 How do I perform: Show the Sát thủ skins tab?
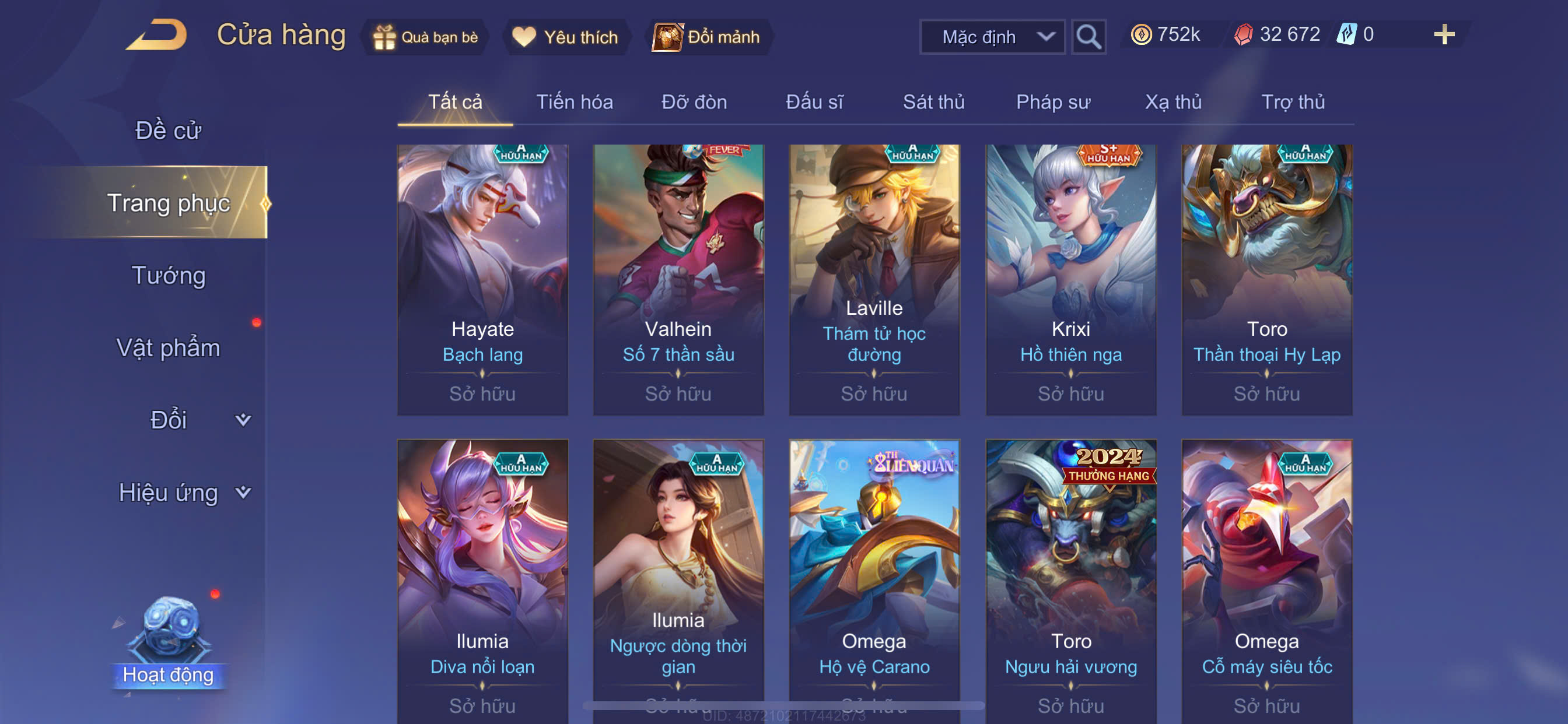pos(933,102)
